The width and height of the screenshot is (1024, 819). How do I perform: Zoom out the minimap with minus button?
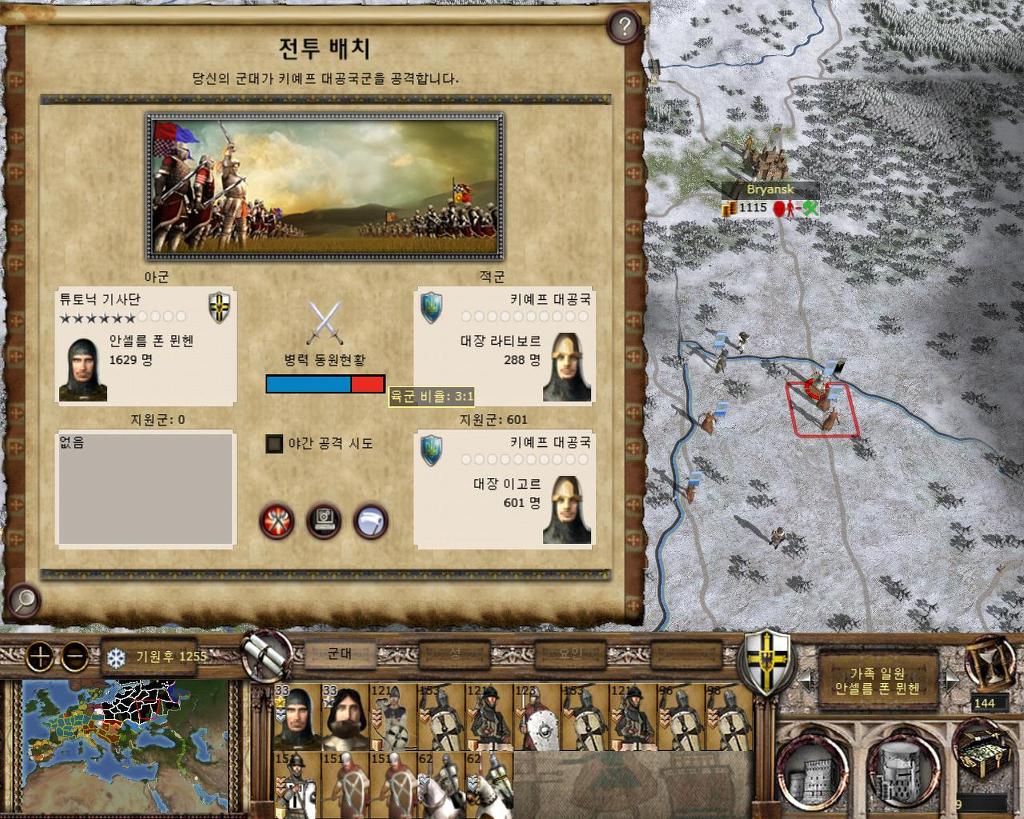(x=75, y=657)
